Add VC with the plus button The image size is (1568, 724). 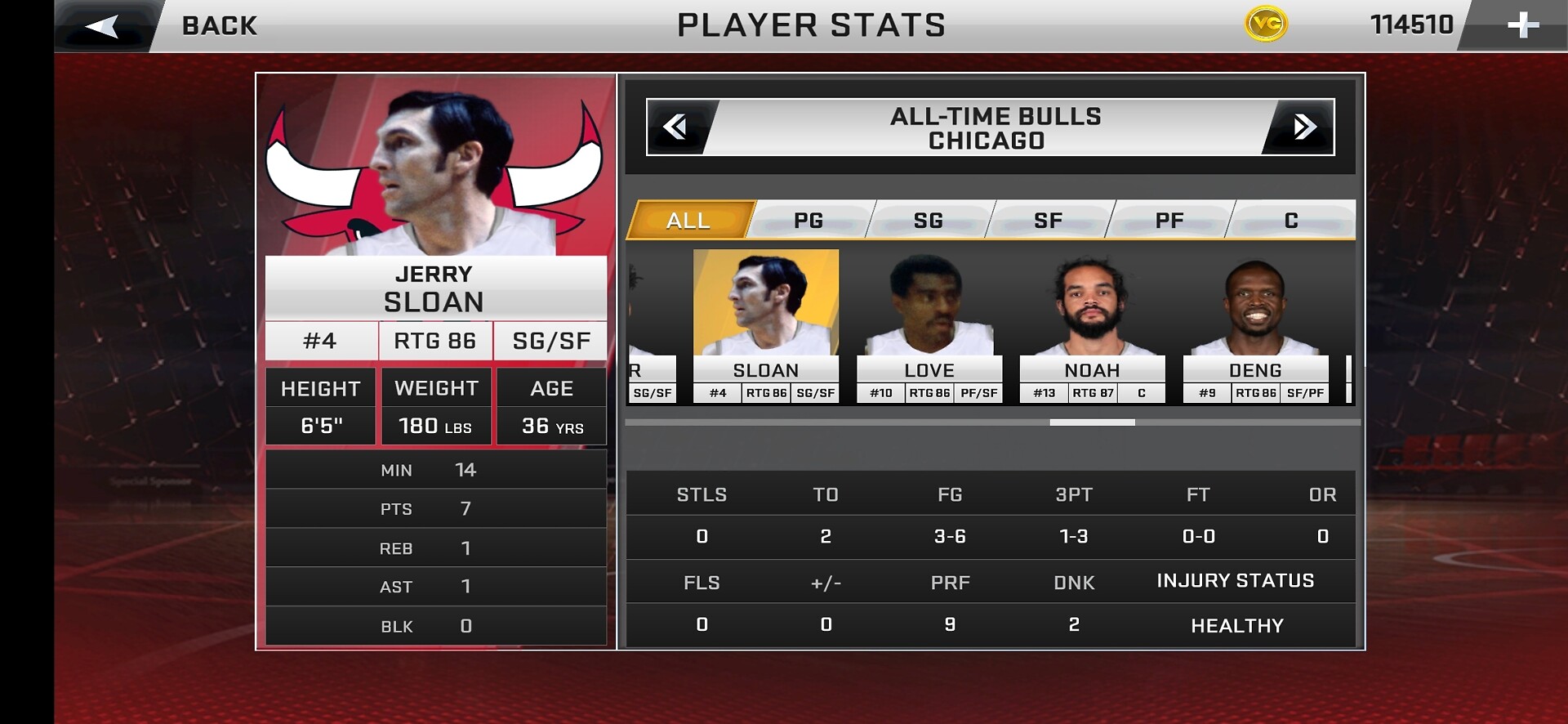[1522, 25]
